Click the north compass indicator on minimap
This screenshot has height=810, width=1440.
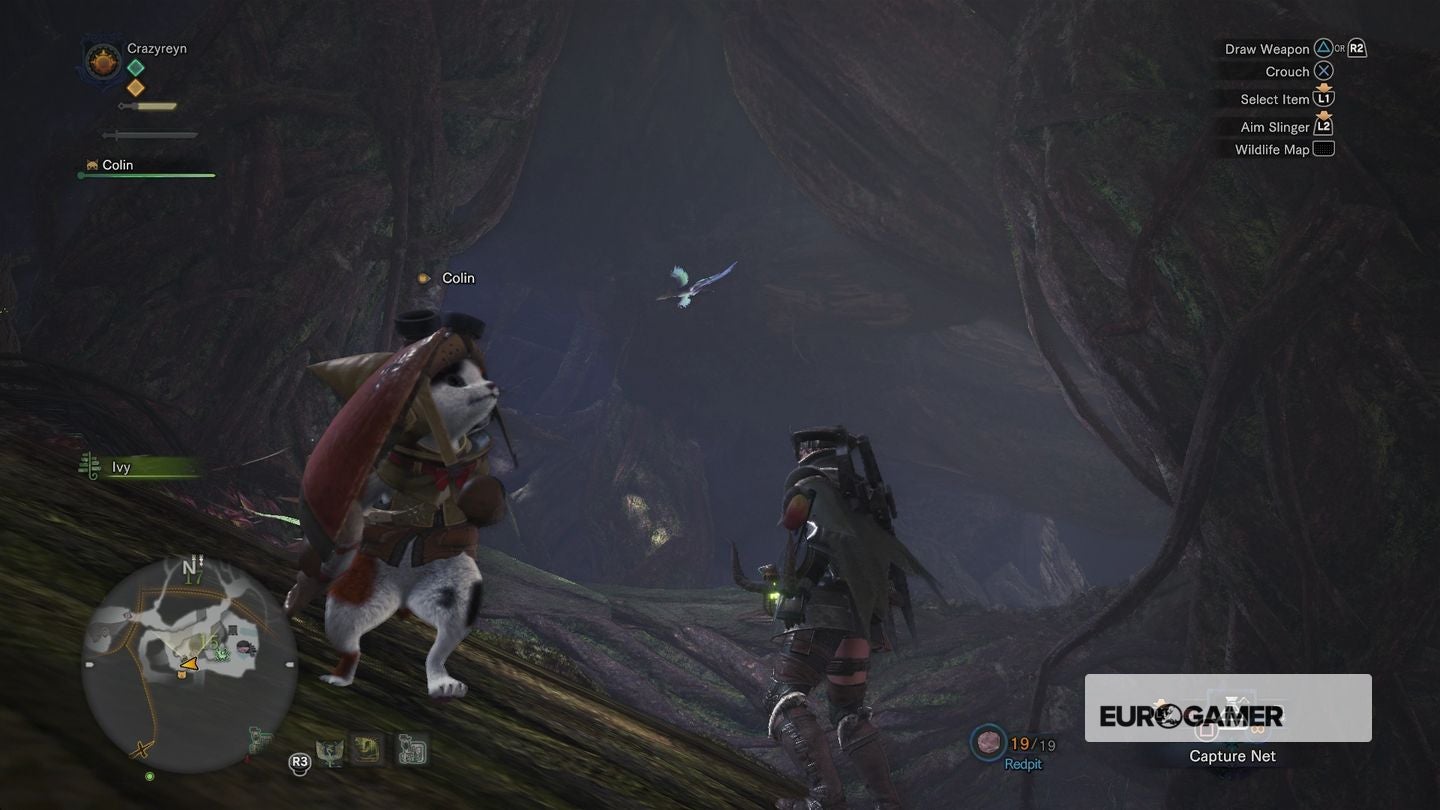[x=190, y=568]
